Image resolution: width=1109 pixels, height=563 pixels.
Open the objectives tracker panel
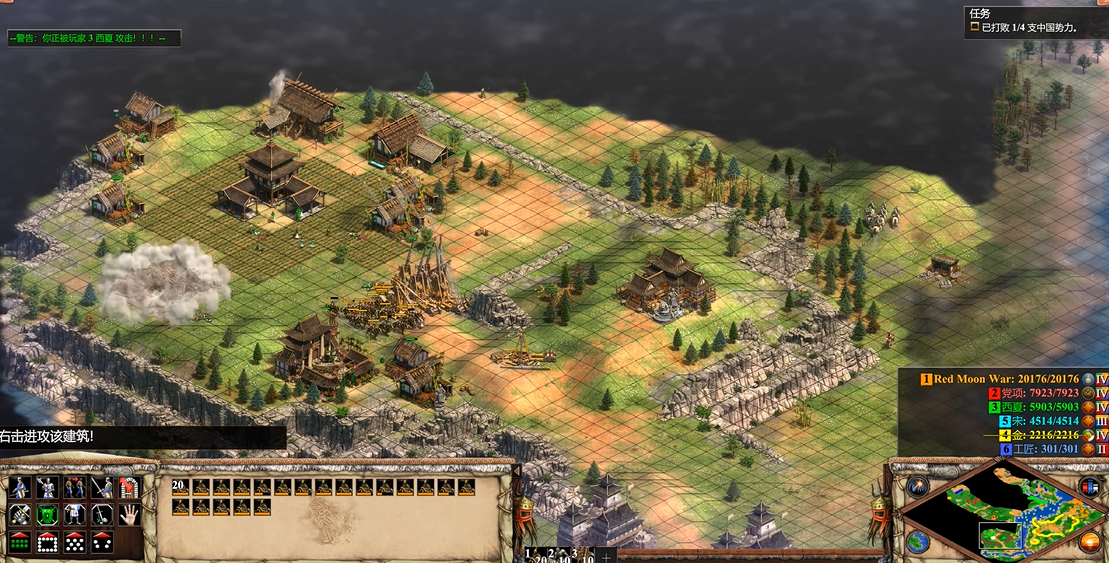[x=1034, y=21]
